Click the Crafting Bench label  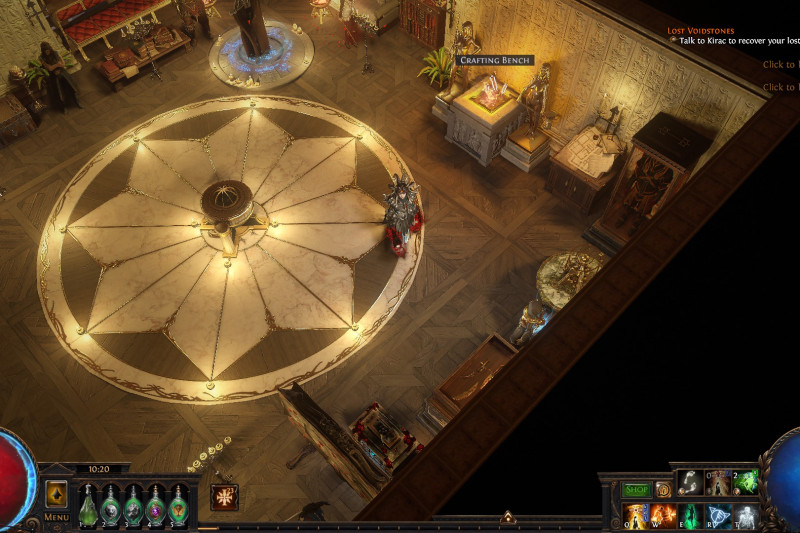click(495, 61)
